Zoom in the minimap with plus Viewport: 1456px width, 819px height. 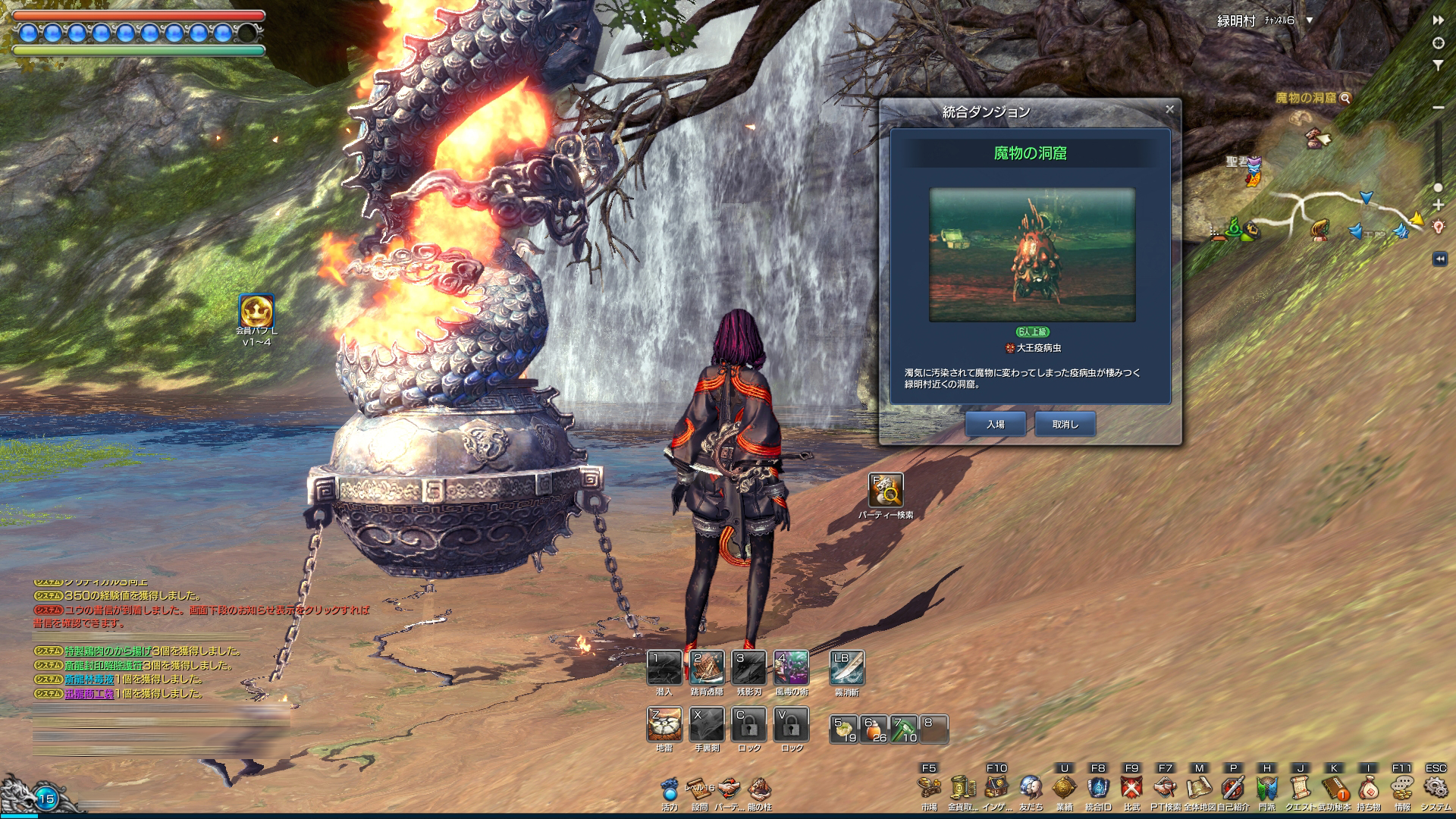point(1438,205)
